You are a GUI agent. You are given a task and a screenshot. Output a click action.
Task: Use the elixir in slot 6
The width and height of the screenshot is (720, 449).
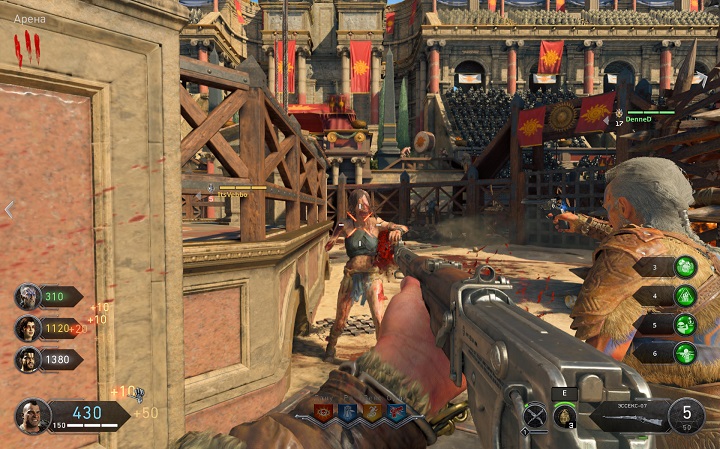coord(685,352)
